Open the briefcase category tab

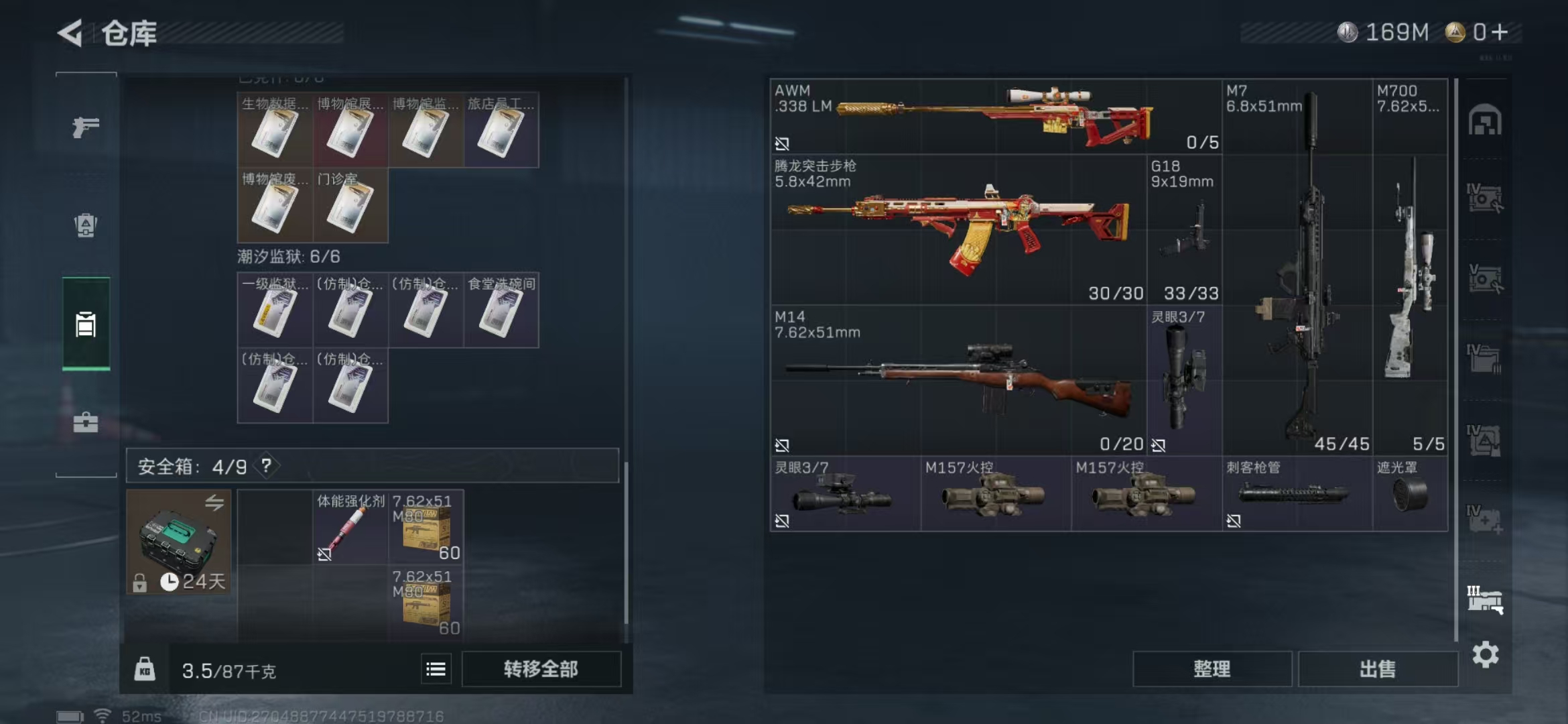coord(86,422)
